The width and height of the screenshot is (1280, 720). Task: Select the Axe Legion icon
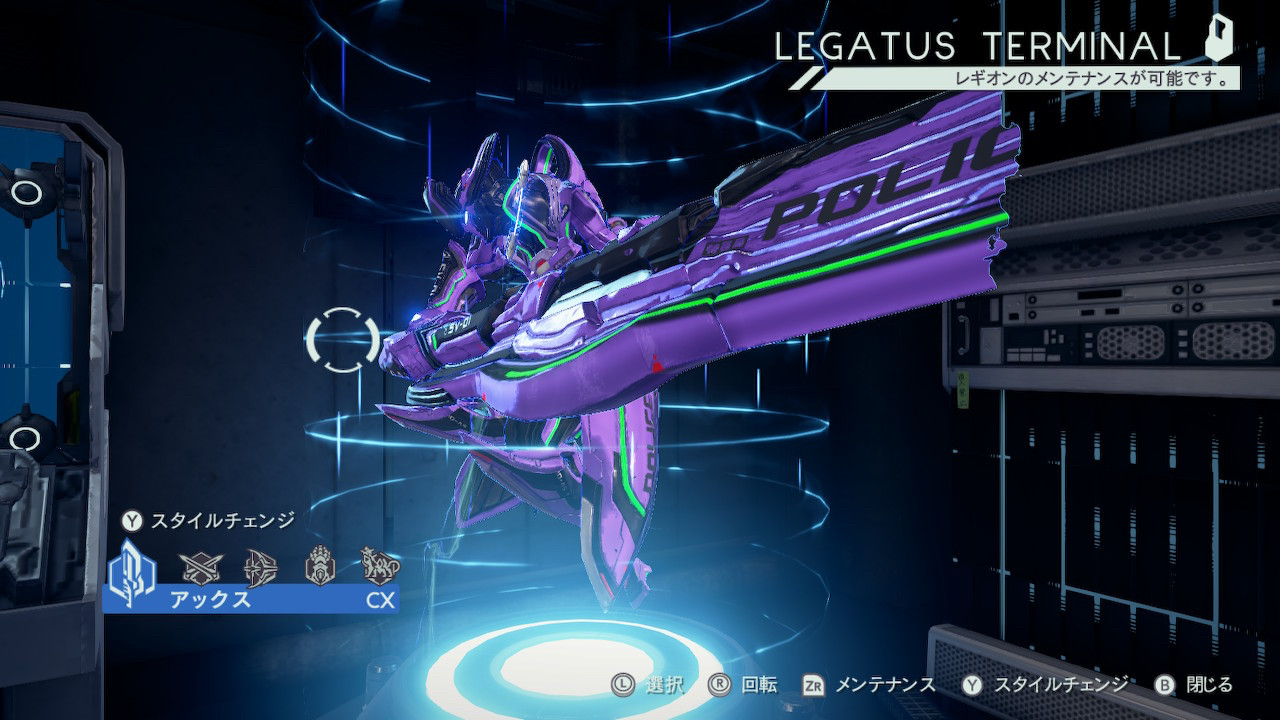pyautogui.click(x=132, y=569)
